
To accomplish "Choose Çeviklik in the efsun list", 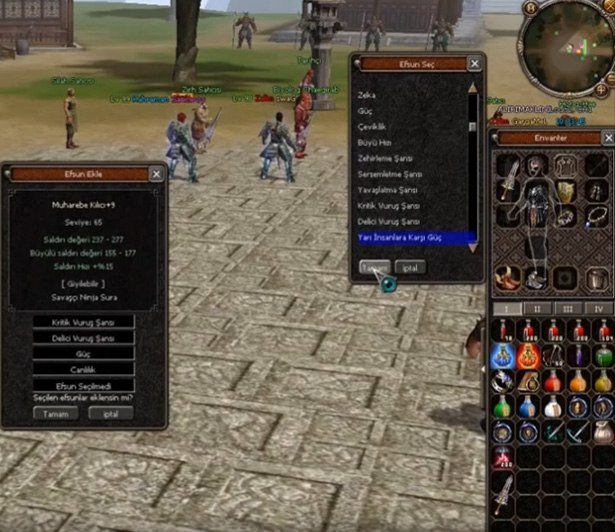I will pos(373,127).
